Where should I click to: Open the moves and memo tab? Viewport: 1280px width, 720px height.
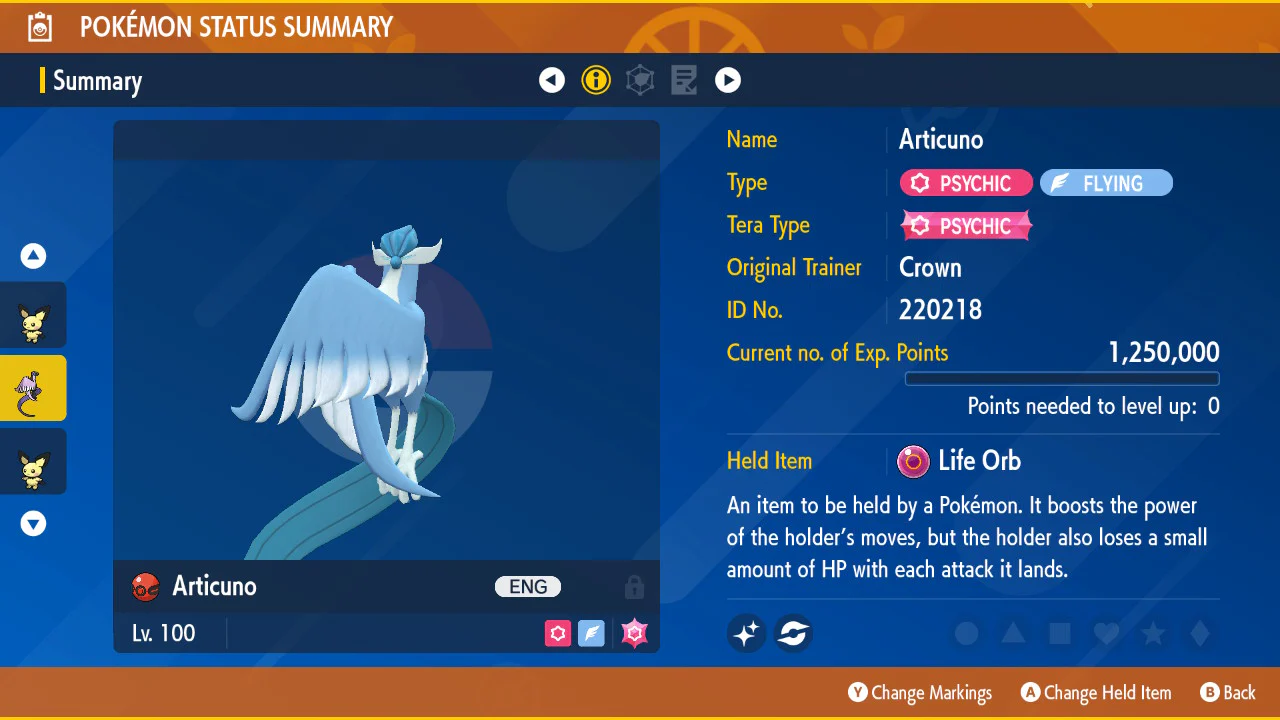[x=684, y=80]
